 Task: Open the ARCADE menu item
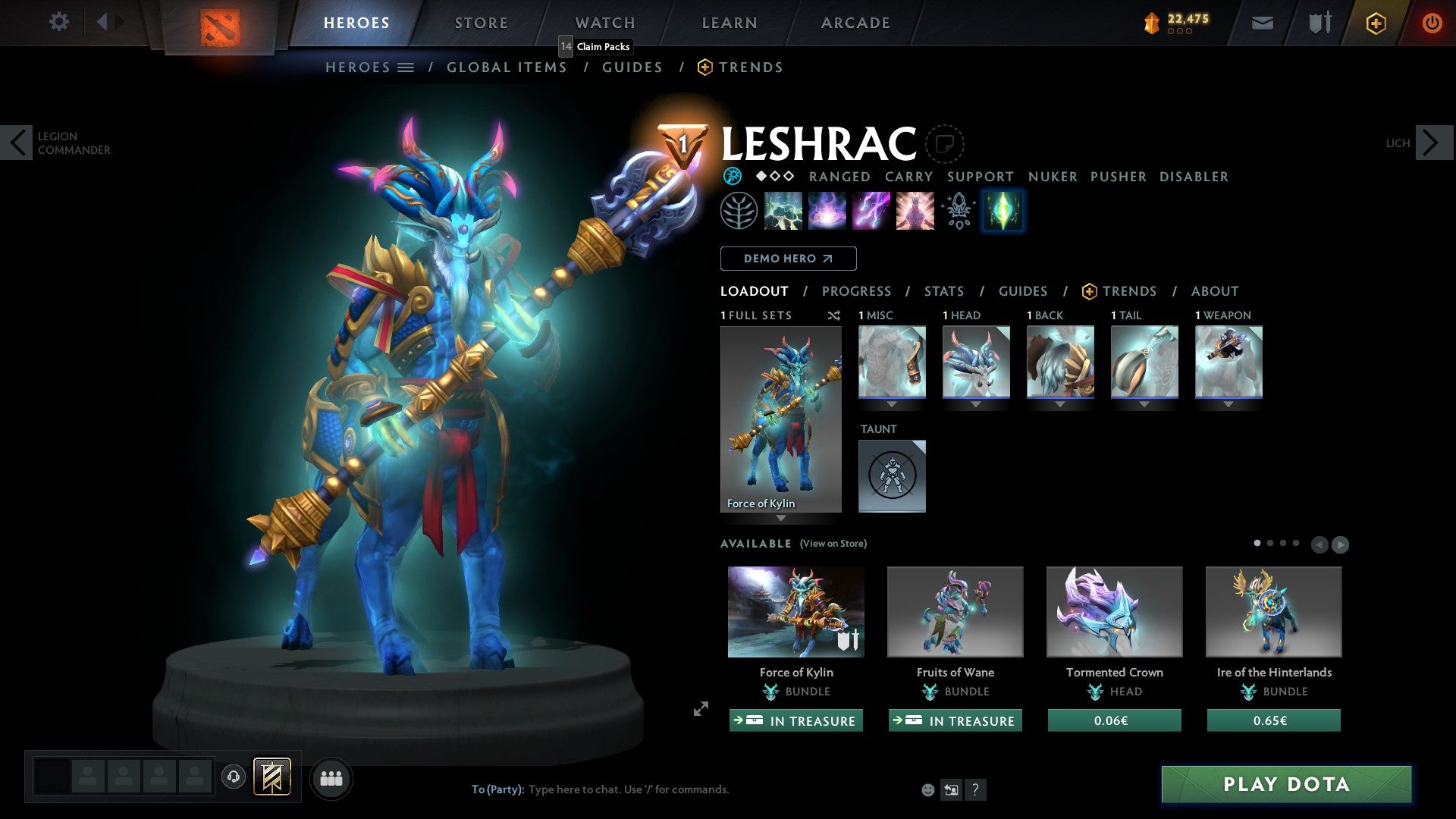point(855,23)
